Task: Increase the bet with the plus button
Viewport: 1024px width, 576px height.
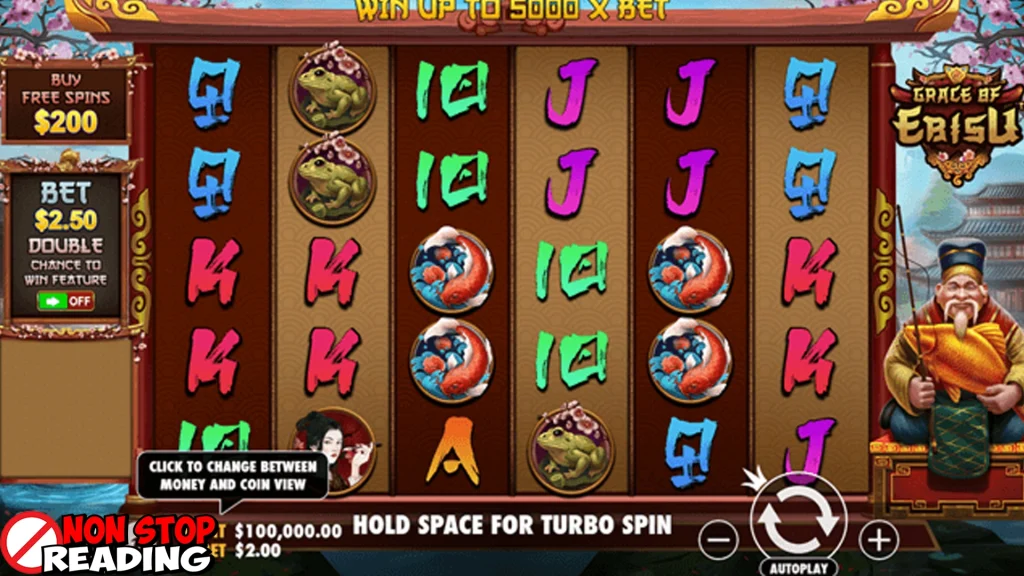Action: pyautogui.click(x=878, y=541)
